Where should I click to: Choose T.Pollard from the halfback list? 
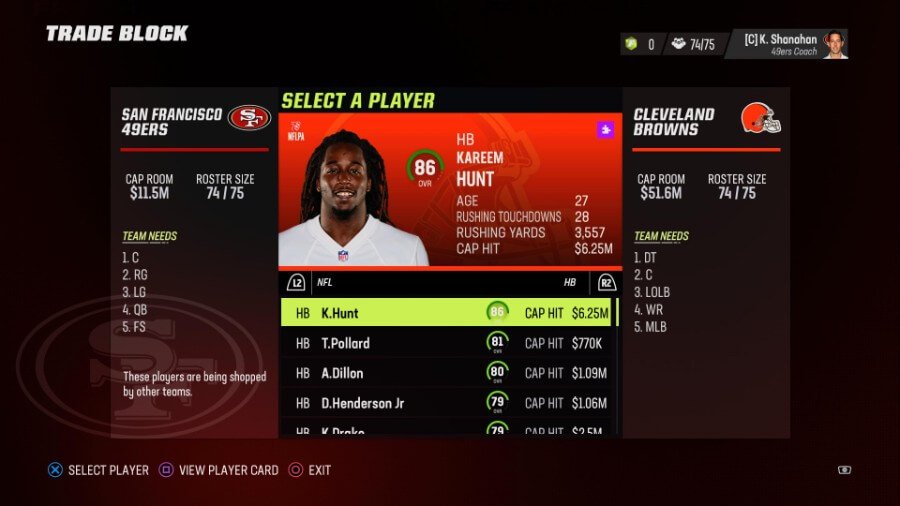coord(448,343)
